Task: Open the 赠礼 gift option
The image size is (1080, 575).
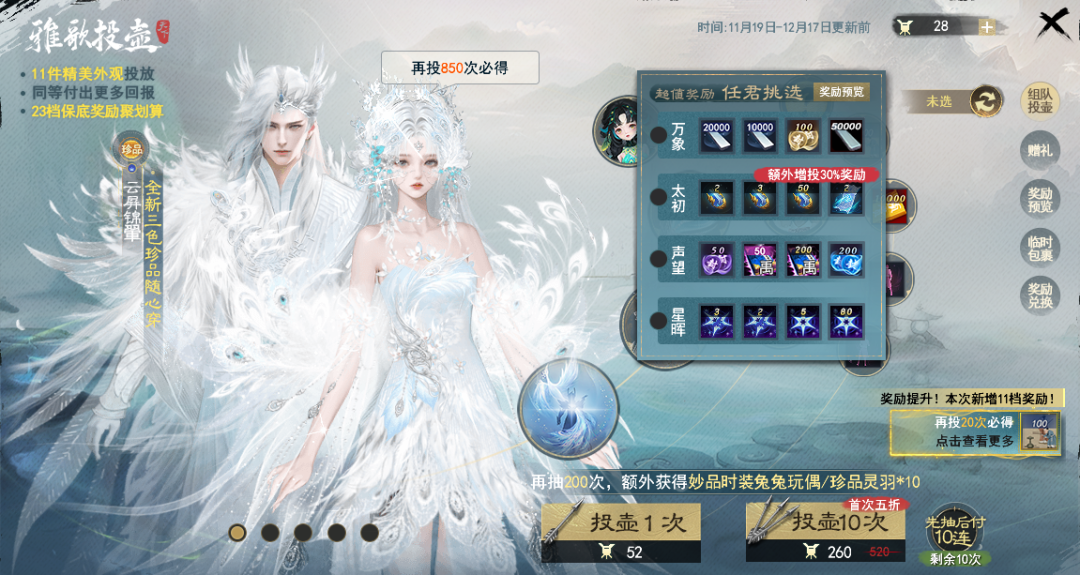Action: tap(1040, 150)
